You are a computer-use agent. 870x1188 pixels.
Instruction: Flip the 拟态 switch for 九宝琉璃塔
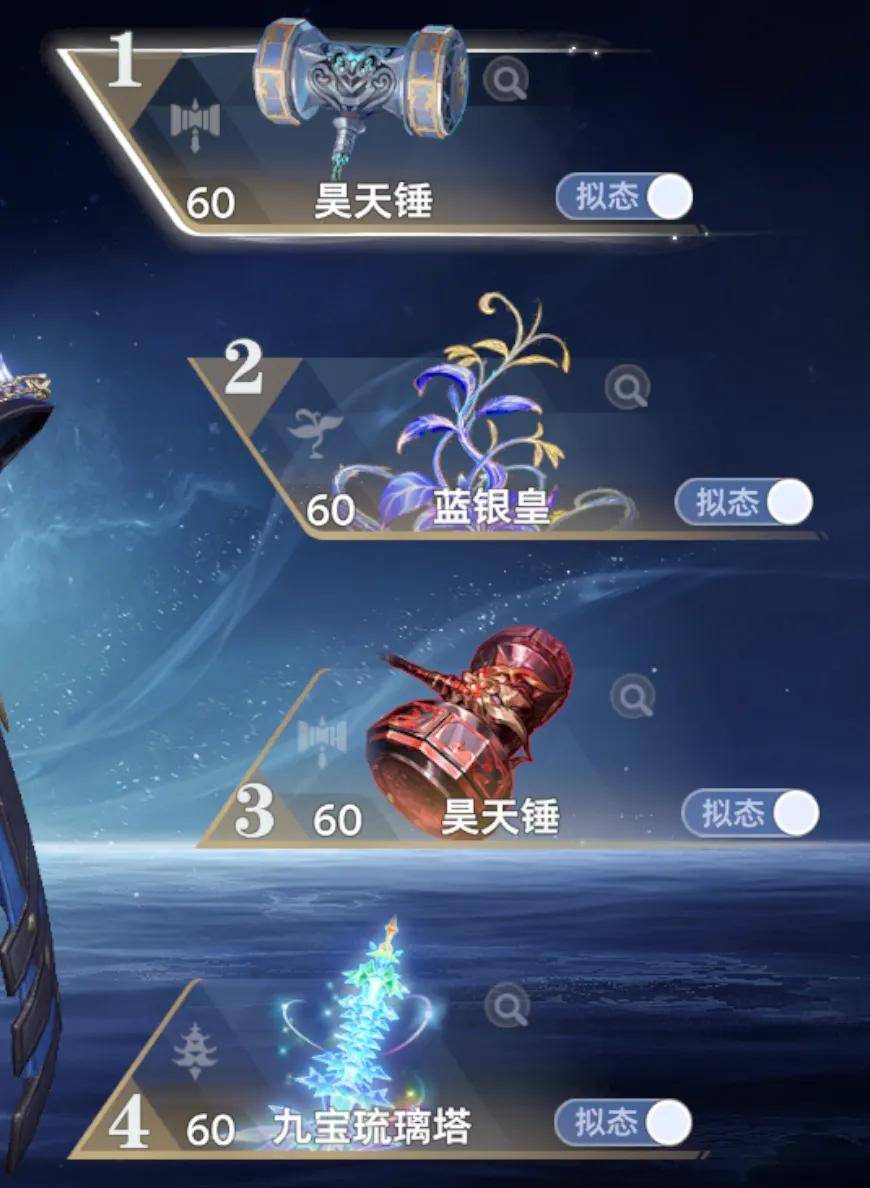click(623, 1123)
